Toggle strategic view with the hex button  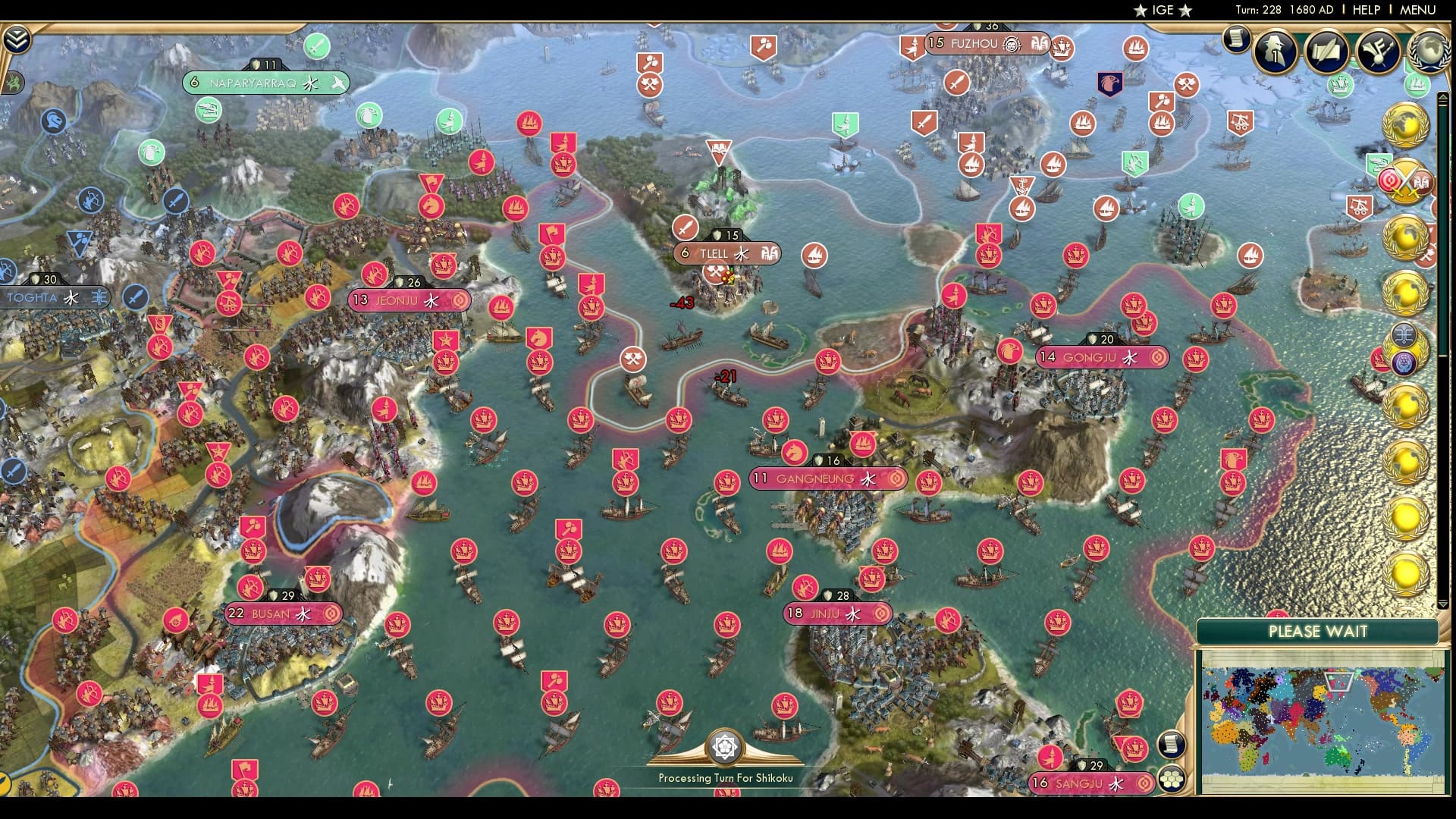pyautogui.click(x=1172, y=779)
